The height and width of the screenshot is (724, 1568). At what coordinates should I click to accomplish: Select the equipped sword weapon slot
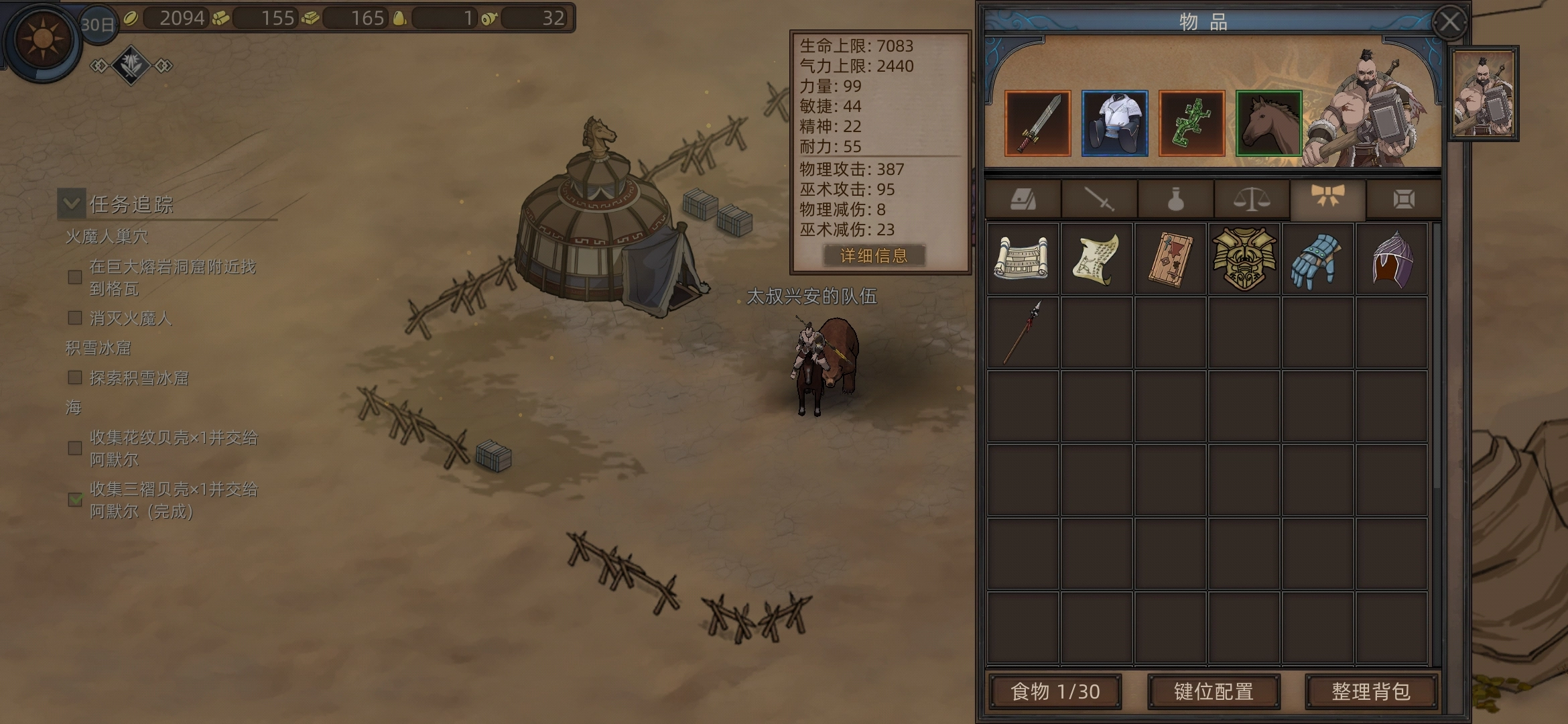(x=1037, y=124)
